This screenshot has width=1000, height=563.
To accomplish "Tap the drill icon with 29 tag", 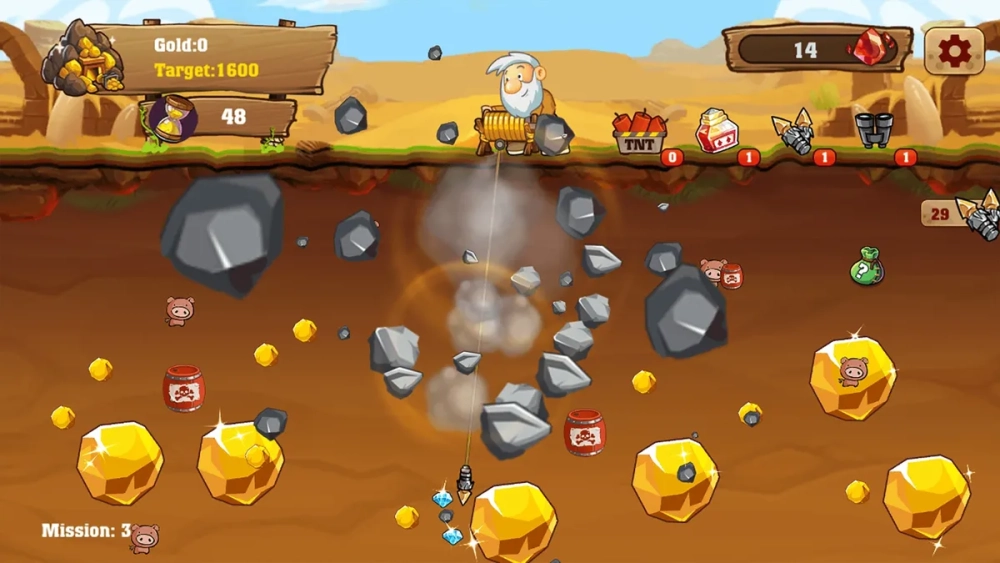I will pos(978,213).
